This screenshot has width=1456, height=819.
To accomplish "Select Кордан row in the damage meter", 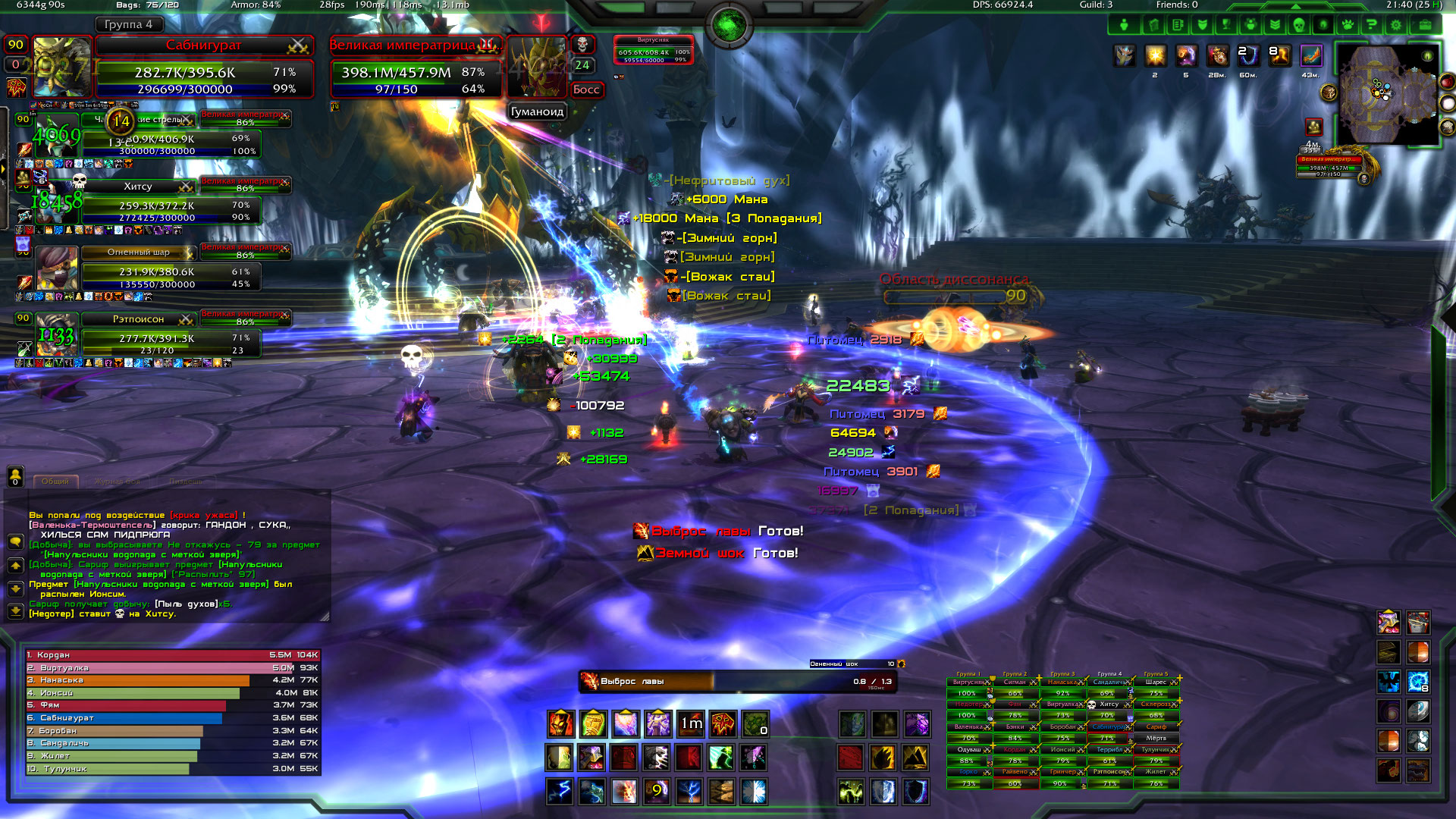I will point(173,655).
